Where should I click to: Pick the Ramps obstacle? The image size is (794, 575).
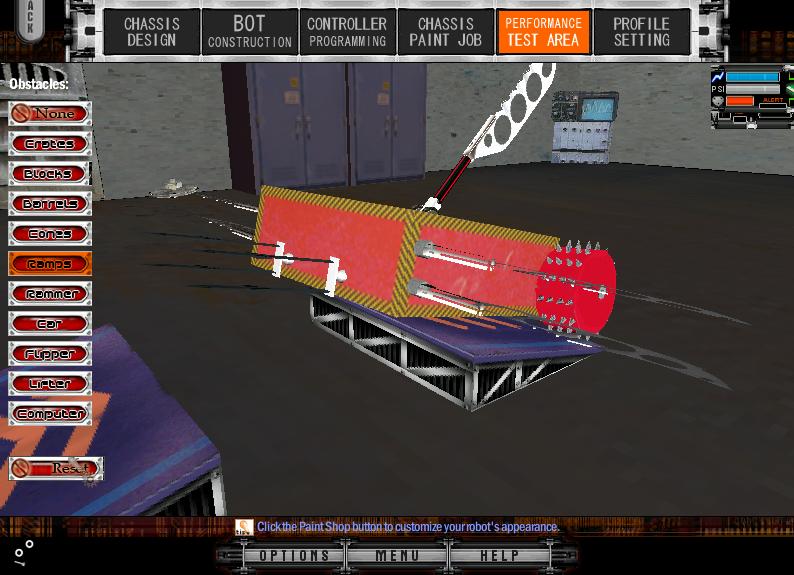(x=50, y=264)
